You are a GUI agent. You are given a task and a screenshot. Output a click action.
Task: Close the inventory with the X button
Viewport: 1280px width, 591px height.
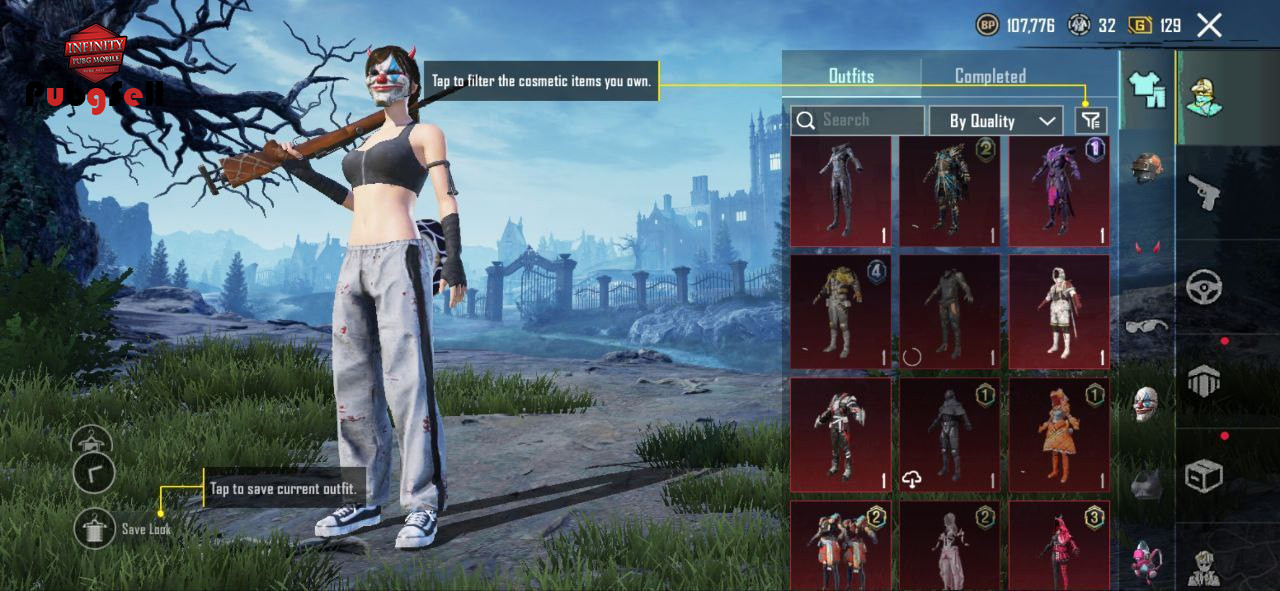tap(1209, 26)
